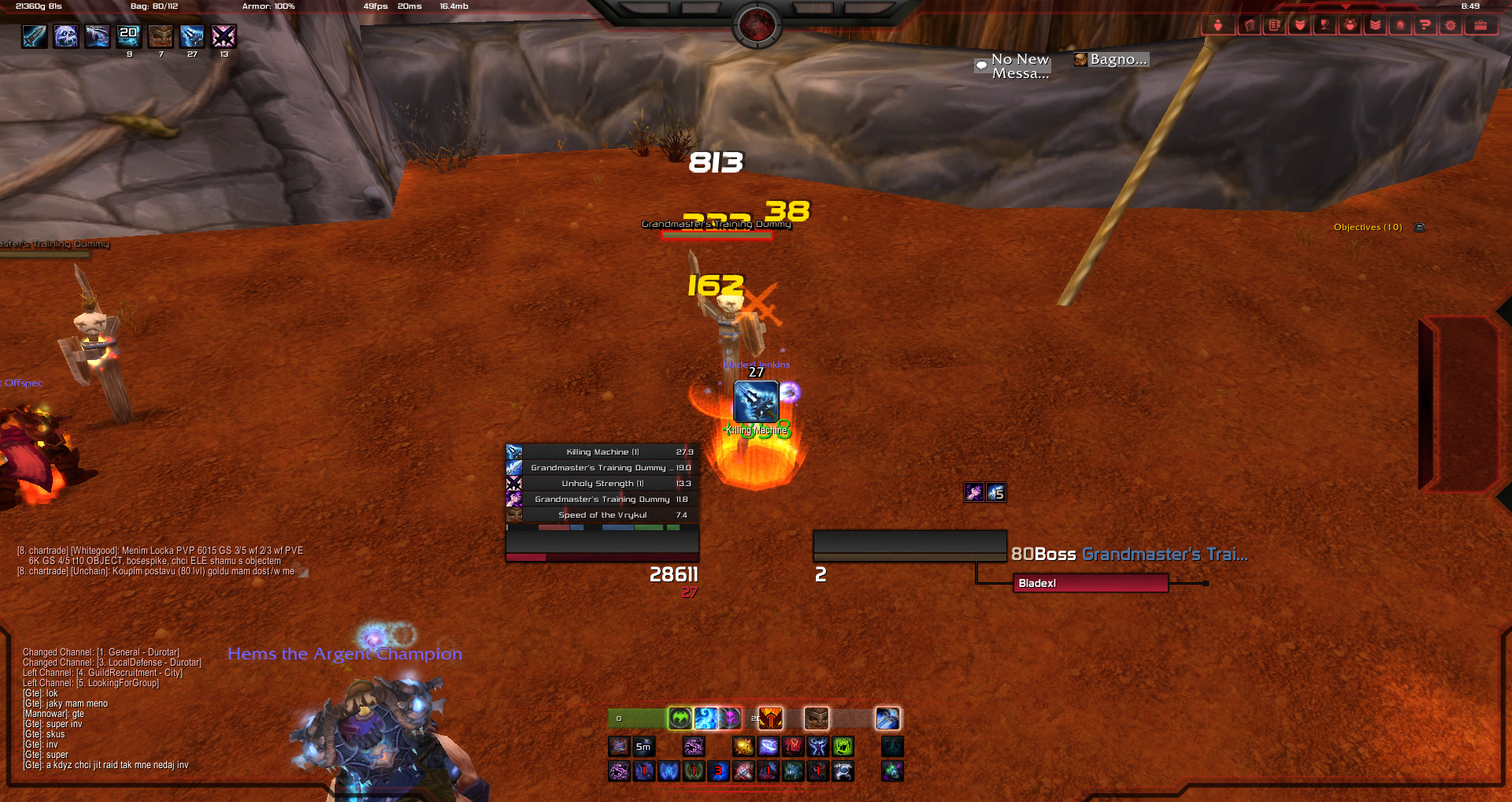
Task: Activate the green swirling rune ability
Action: (x=843, y=746)
